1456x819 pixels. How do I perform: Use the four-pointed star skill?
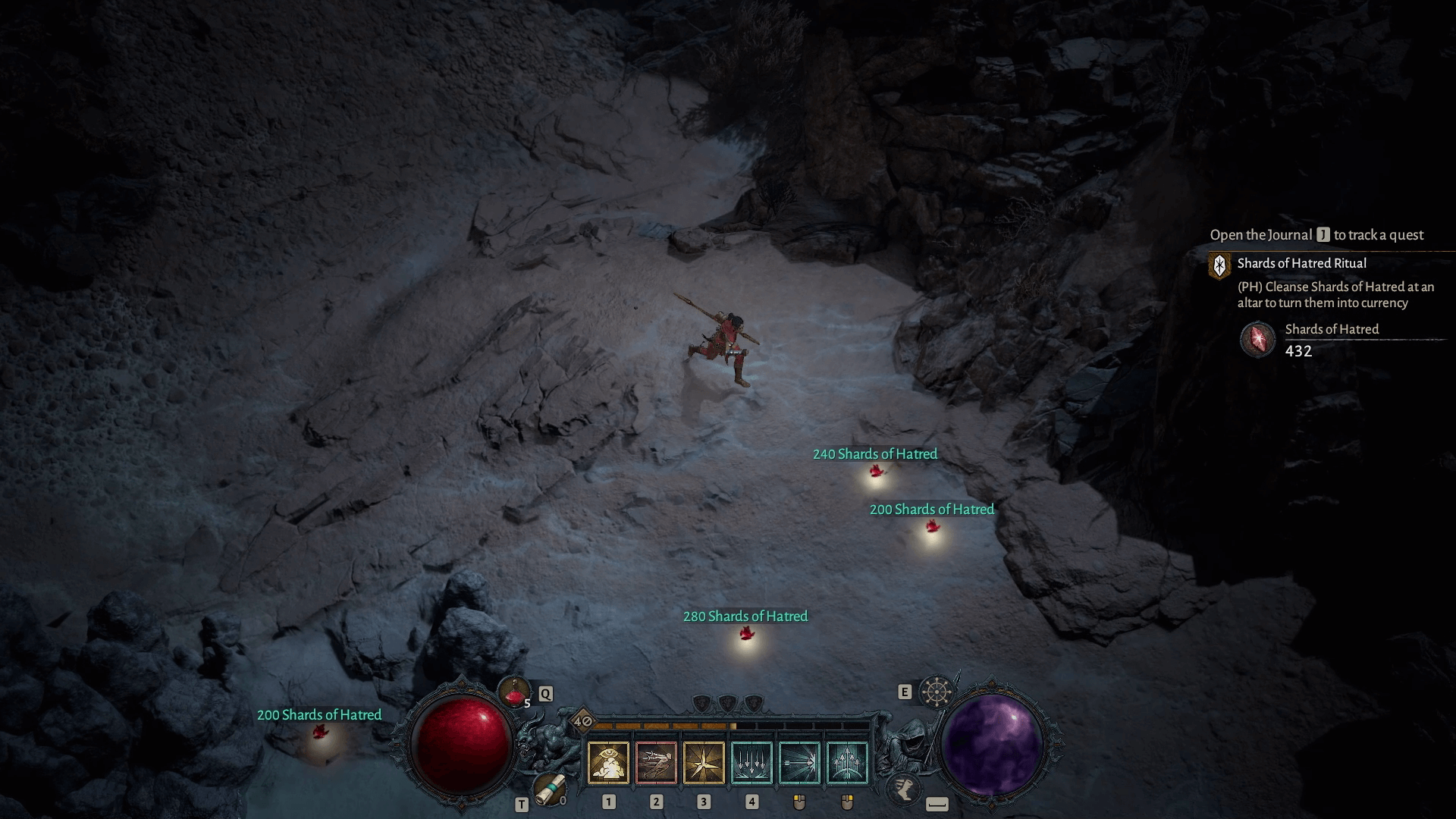704,762
